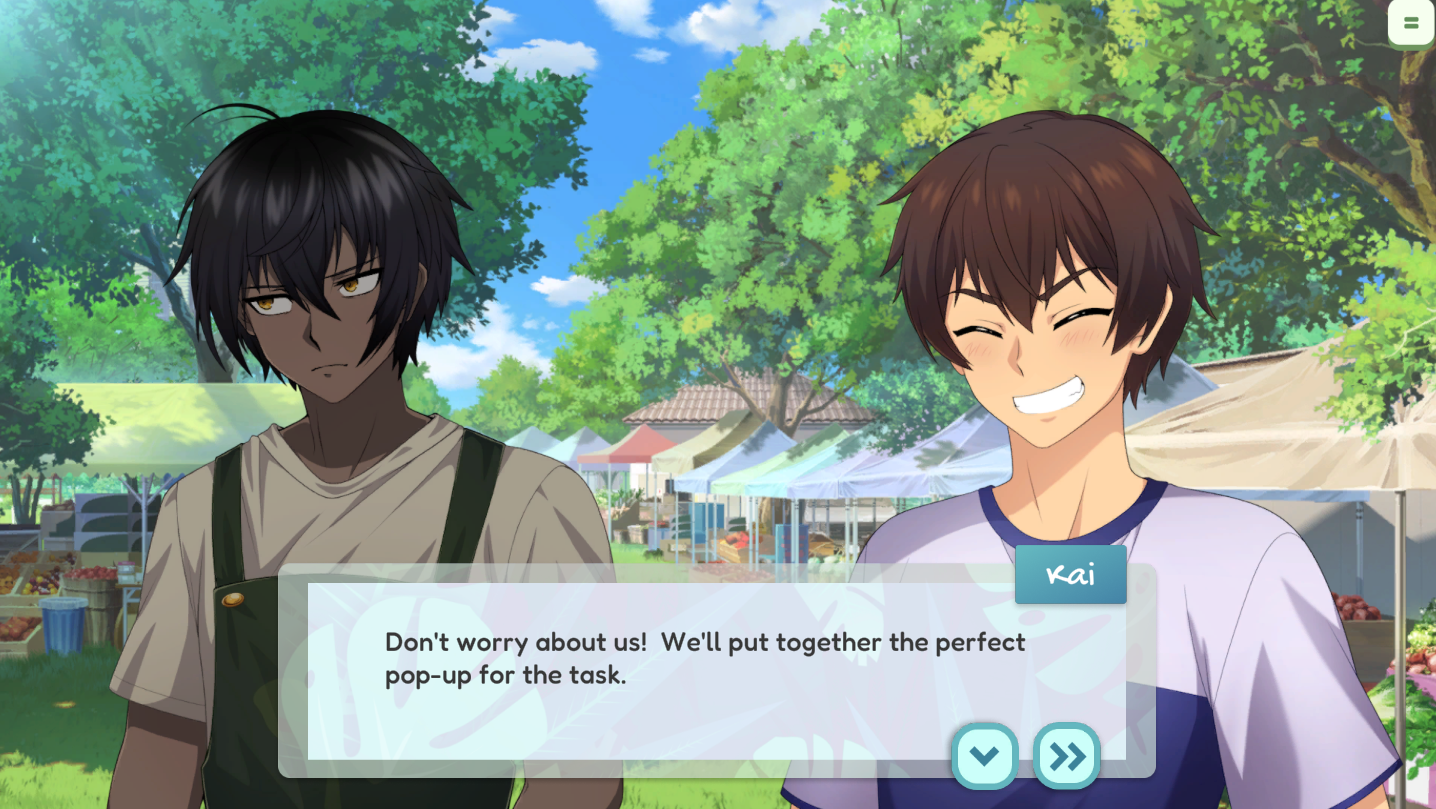1436x809 pixels.
Task: Open the hamburger menu button
Action: click(1410, 23)
